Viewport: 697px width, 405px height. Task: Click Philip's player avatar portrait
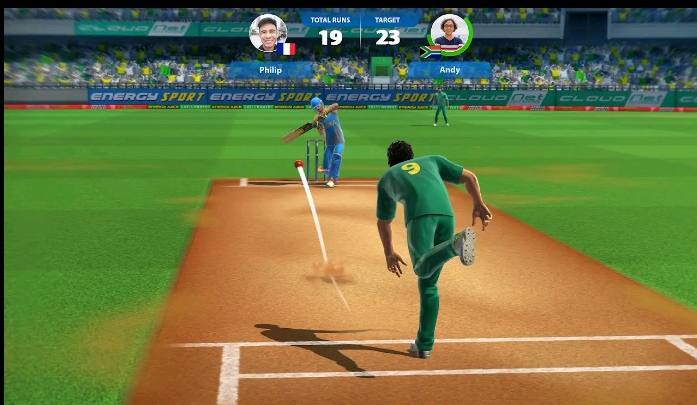point(268,33)
